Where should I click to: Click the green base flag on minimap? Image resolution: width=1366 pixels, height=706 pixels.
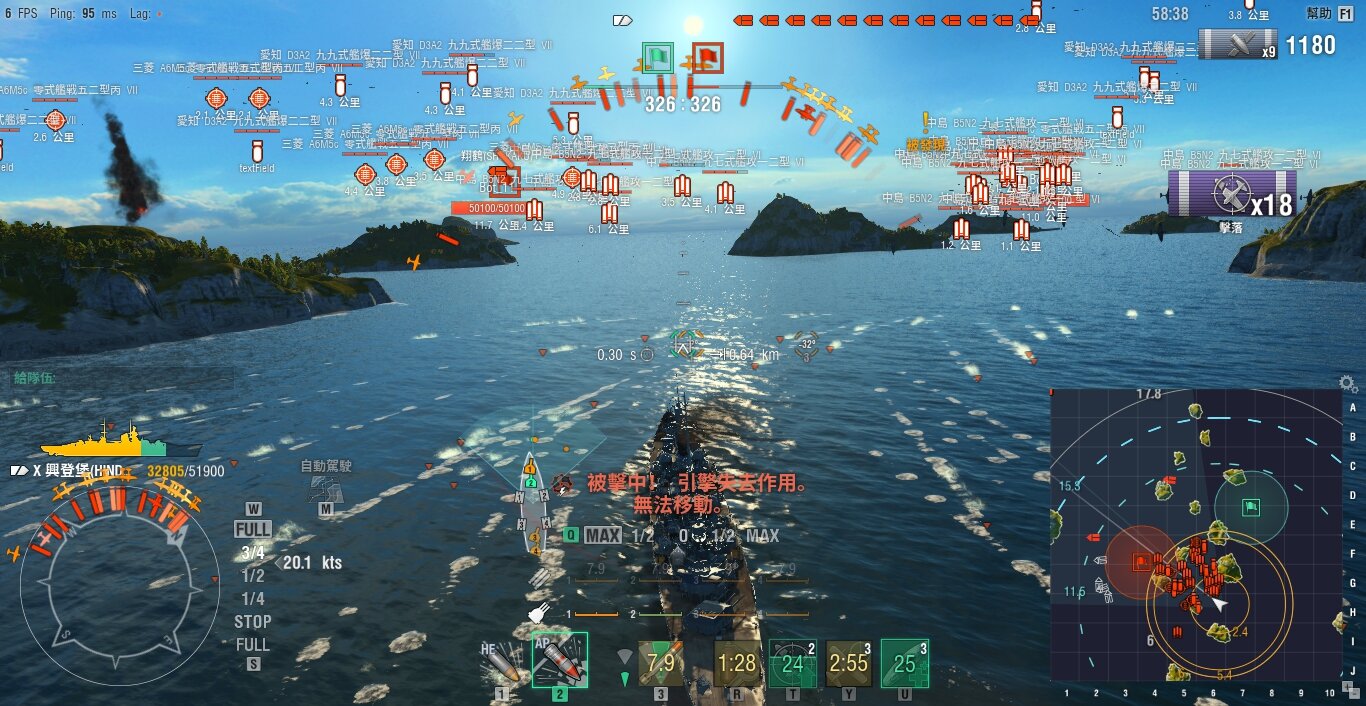click(1250, 507)
